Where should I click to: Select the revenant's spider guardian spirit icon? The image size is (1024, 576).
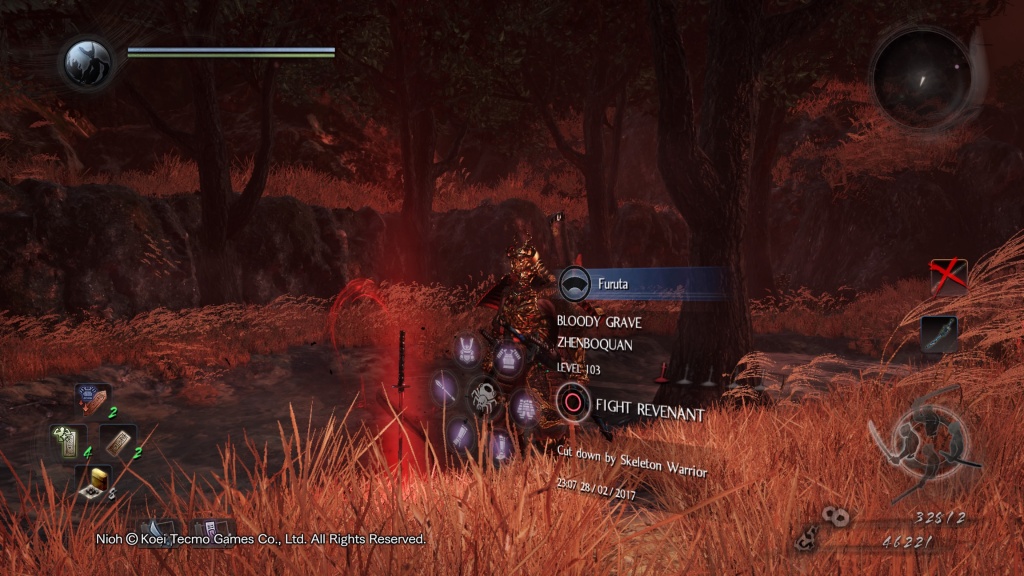(485, 393)
